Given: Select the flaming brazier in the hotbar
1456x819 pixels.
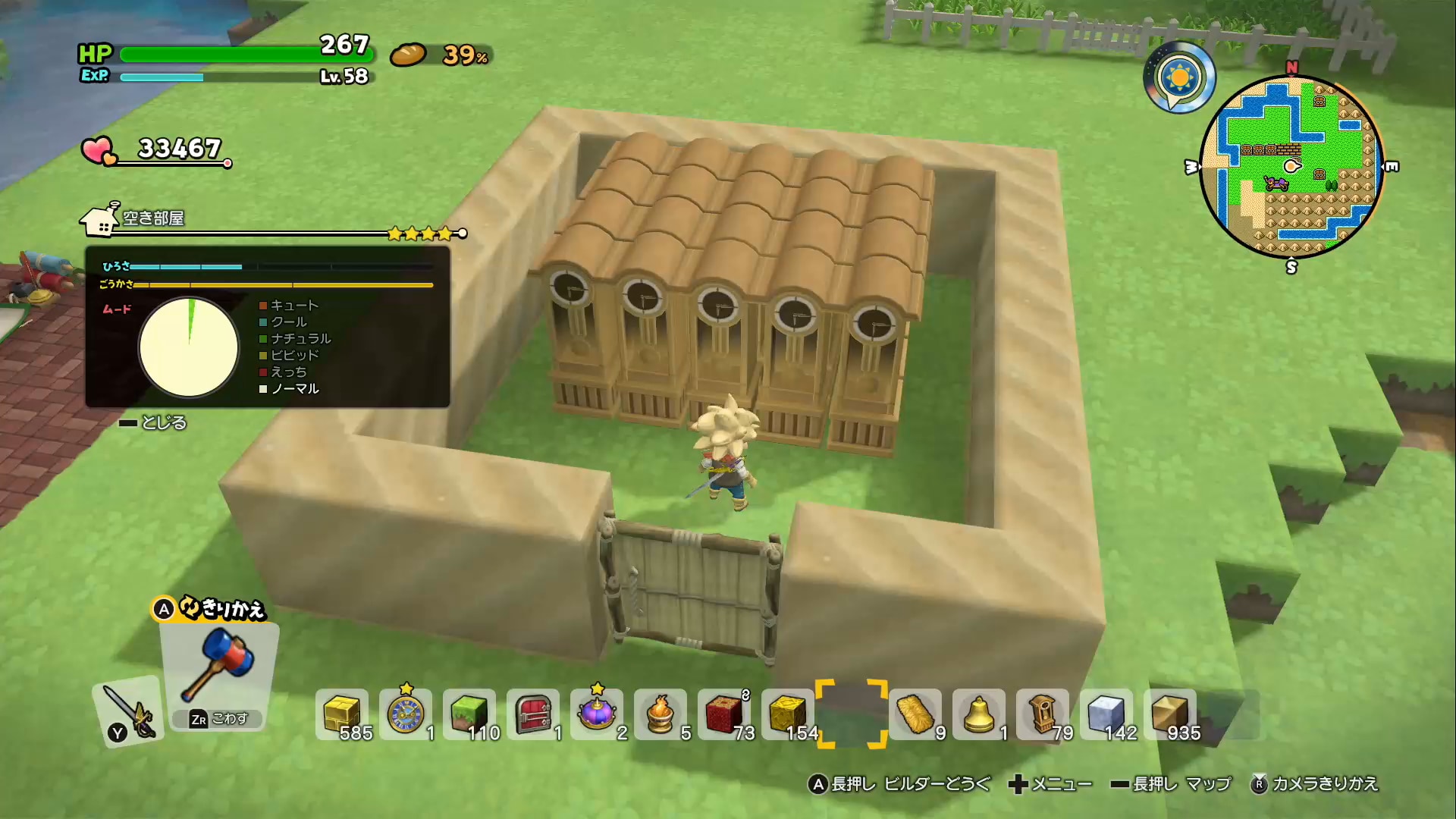Looking at the screenshot, I should pyautogui.click(x=661, y=714).
